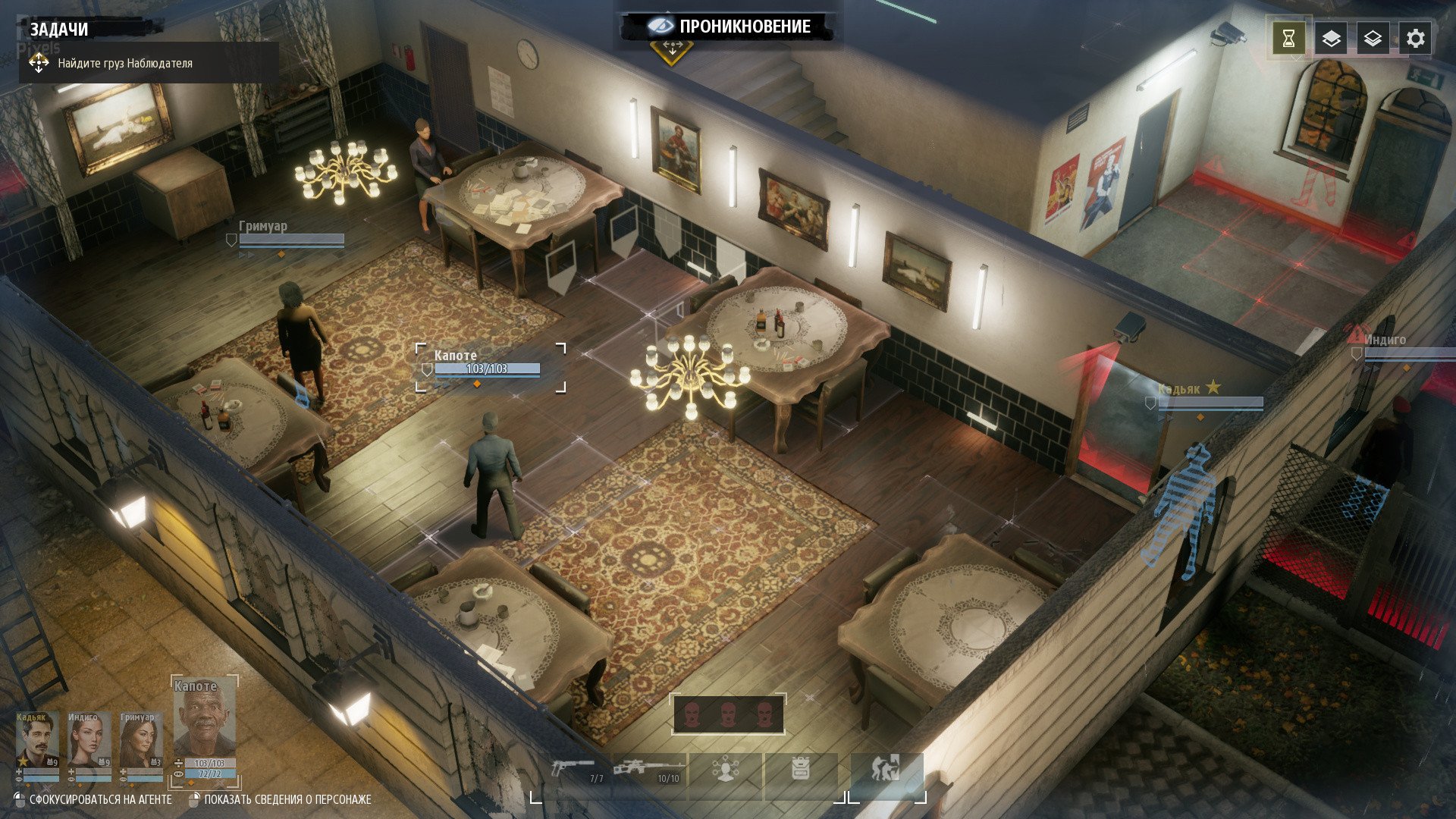Equip the sniper rifle weapon slot
1456x819 pixels.
point(649,773)
